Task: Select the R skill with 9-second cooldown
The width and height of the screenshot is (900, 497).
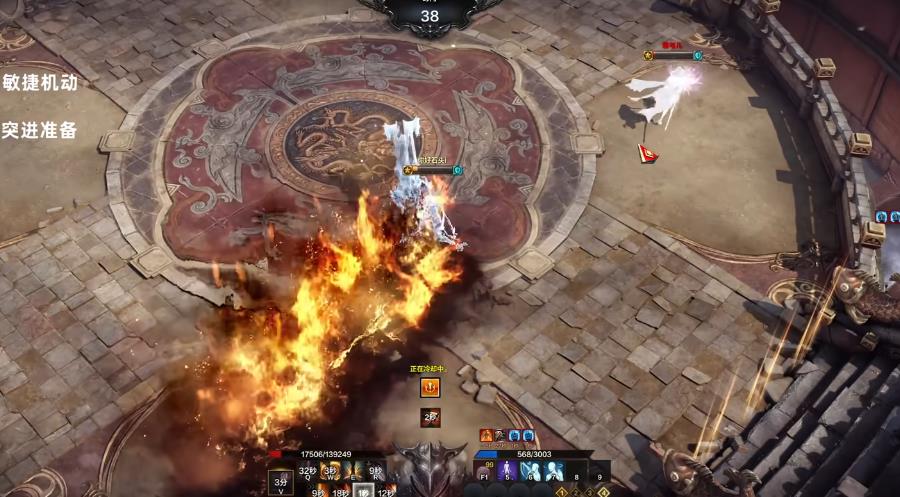Action: tap(376, 471)
